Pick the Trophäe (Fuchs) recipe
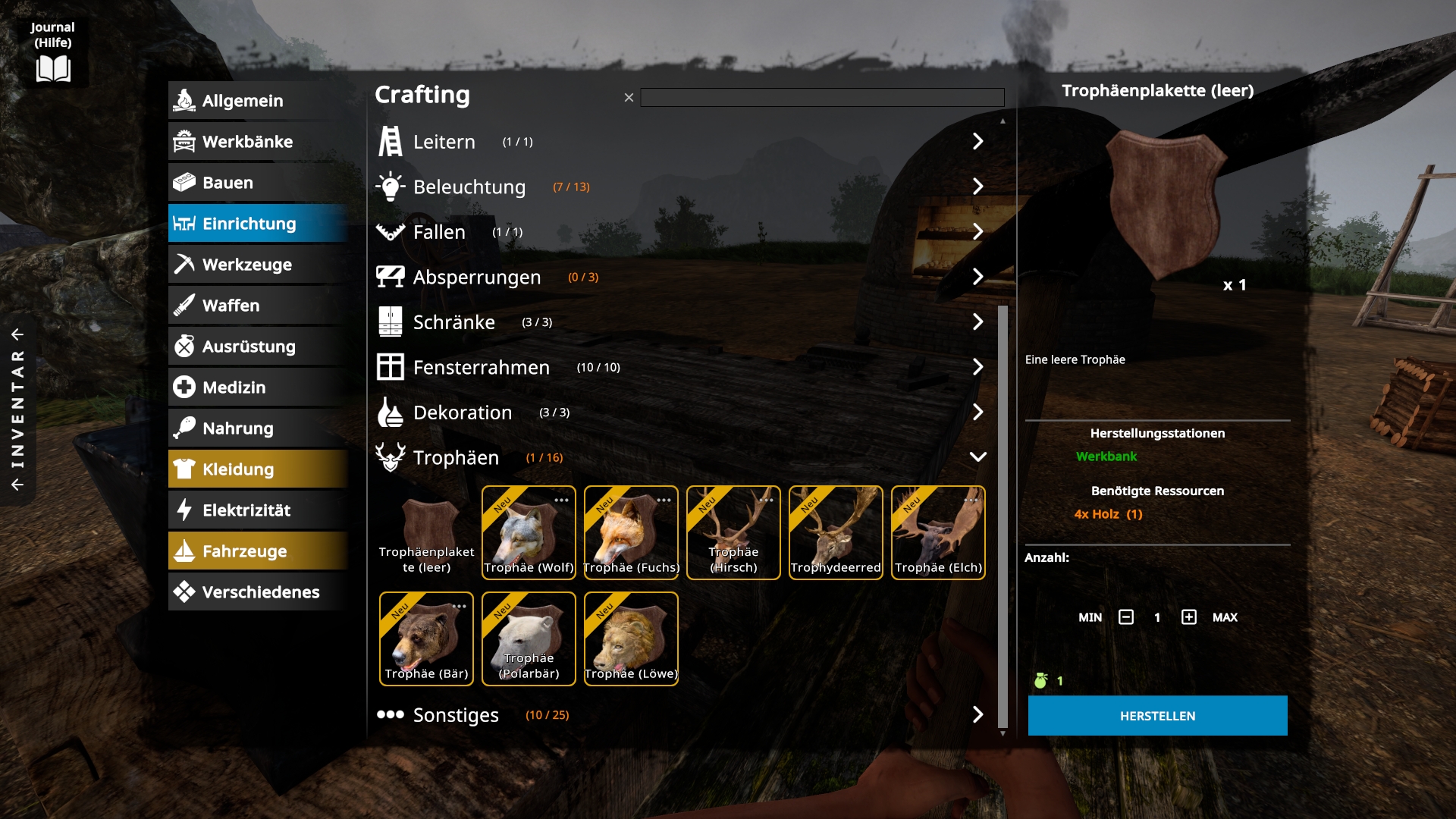Screen dimensions: 1456x819 [x=631, y=533]
